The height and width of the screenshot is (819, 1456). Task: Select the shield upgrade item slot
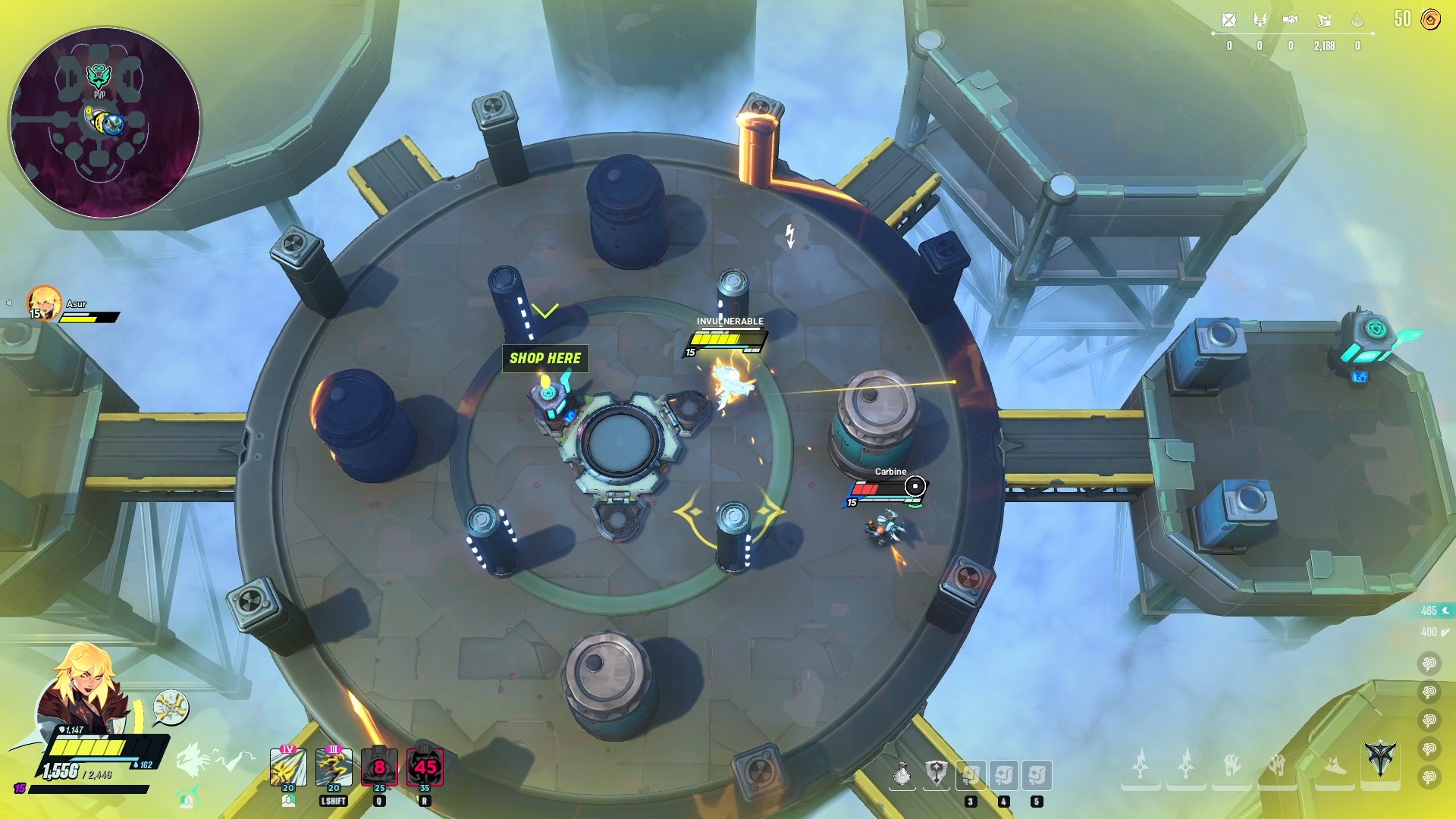pos(937,775)
